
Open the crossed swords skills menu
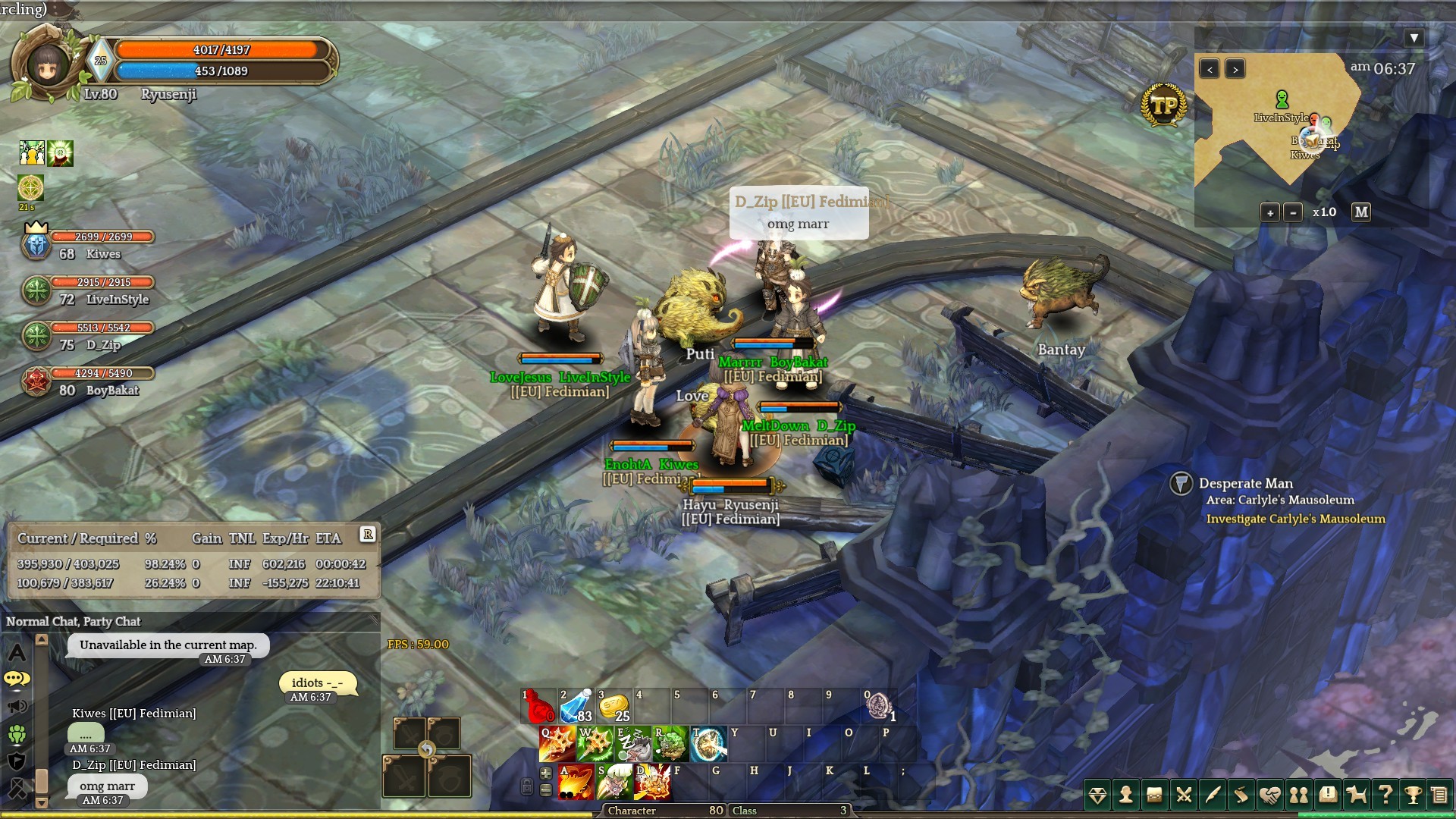(1184, 795)
